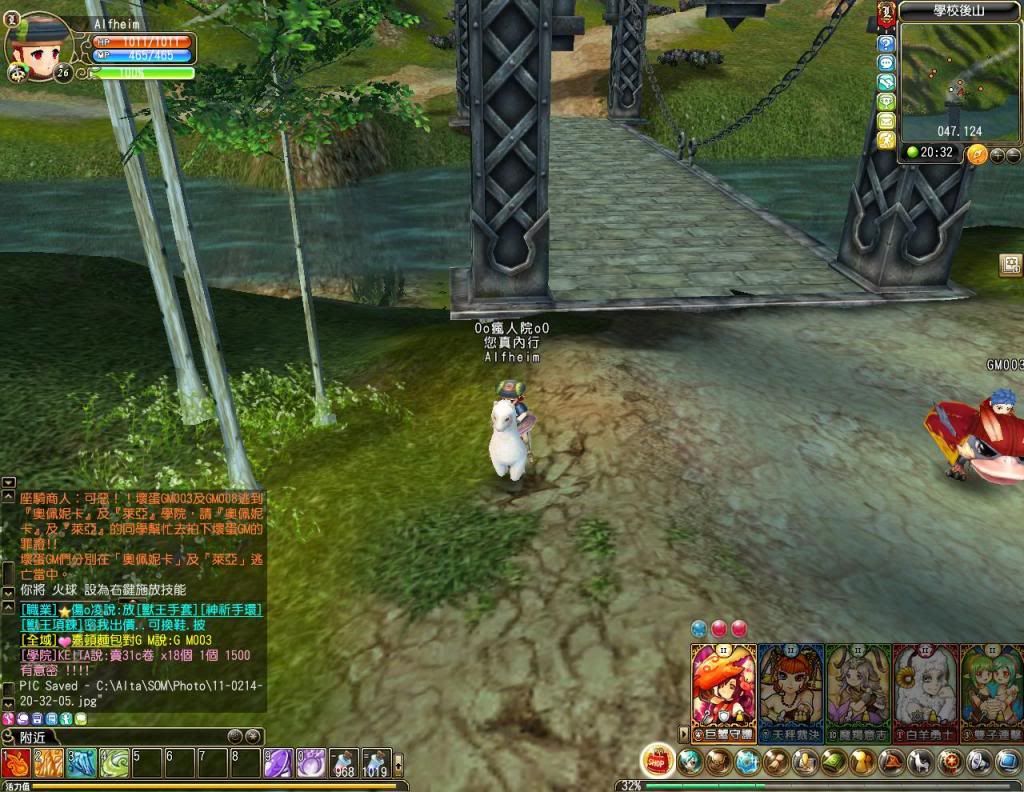Zoom in the minimap with plus button
The width and height of the screenshot is (1024, 792).
[996, 155]
